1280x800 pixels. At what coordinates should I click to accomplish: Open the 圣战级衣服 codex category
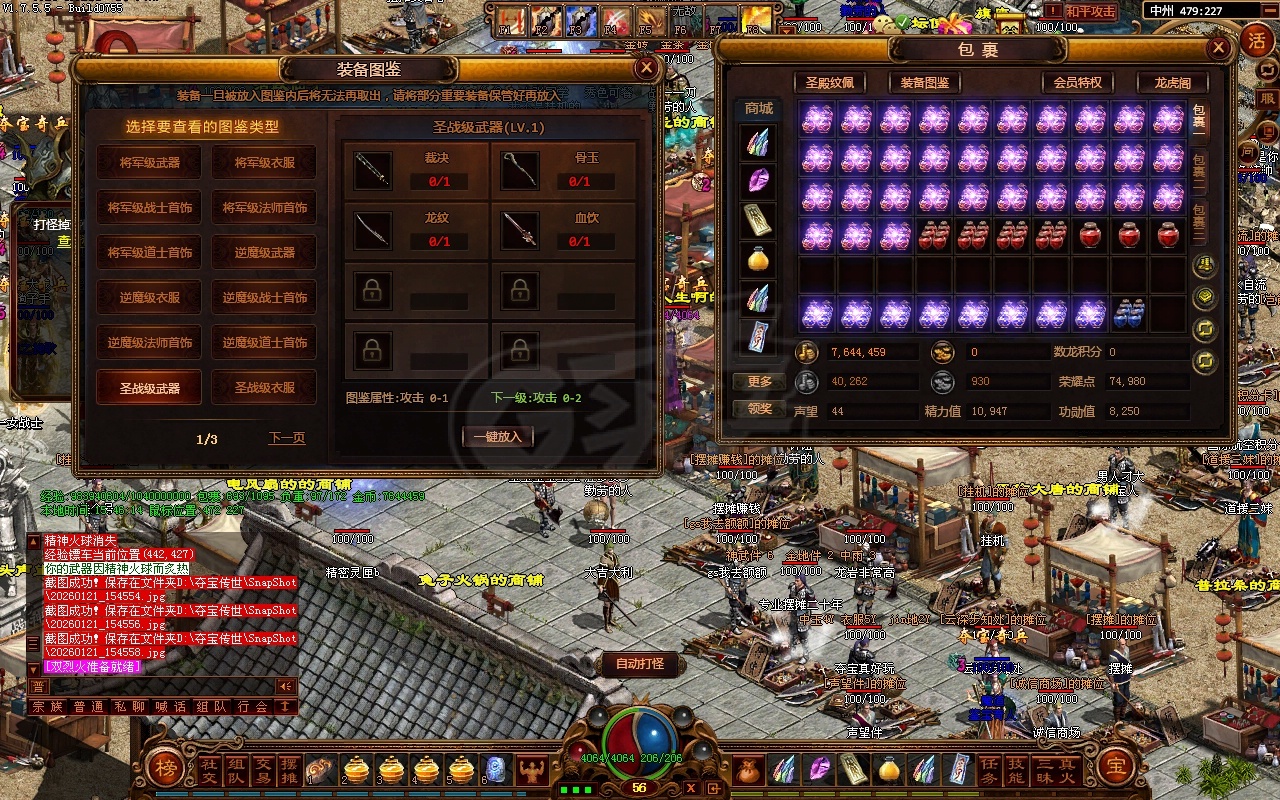pos(264,387)
